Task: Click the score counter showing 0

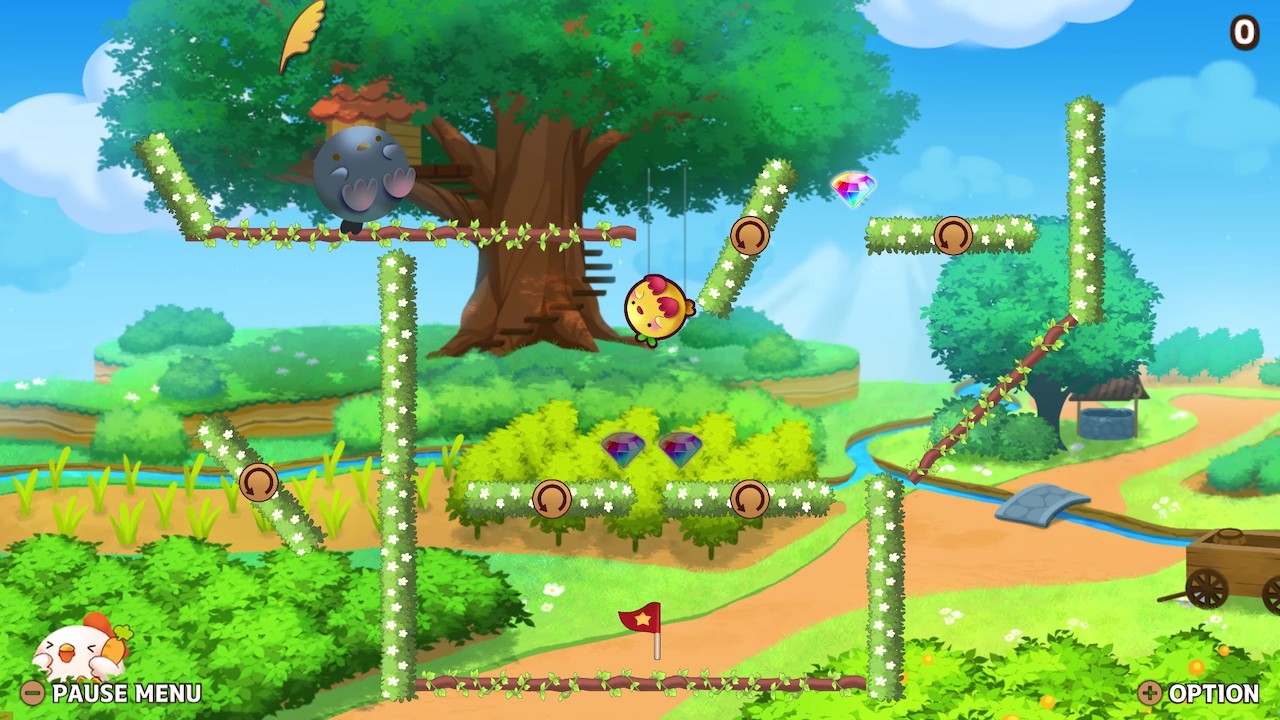Action: pyautogui.click(x=1245, y=33)
